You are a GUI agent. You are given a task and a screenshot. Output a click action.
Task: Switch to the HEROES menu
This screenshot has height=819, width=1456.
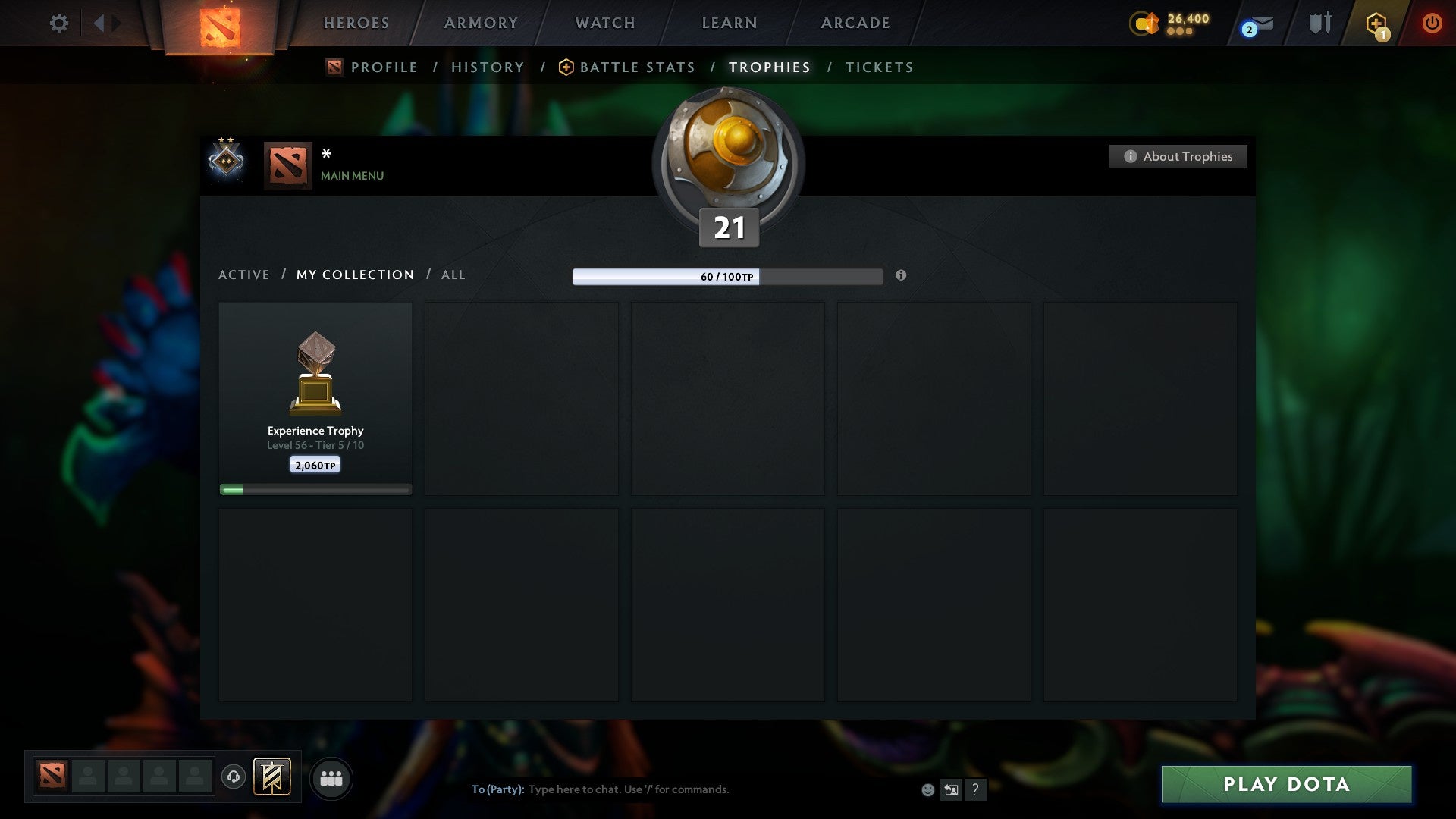point(356,23)
